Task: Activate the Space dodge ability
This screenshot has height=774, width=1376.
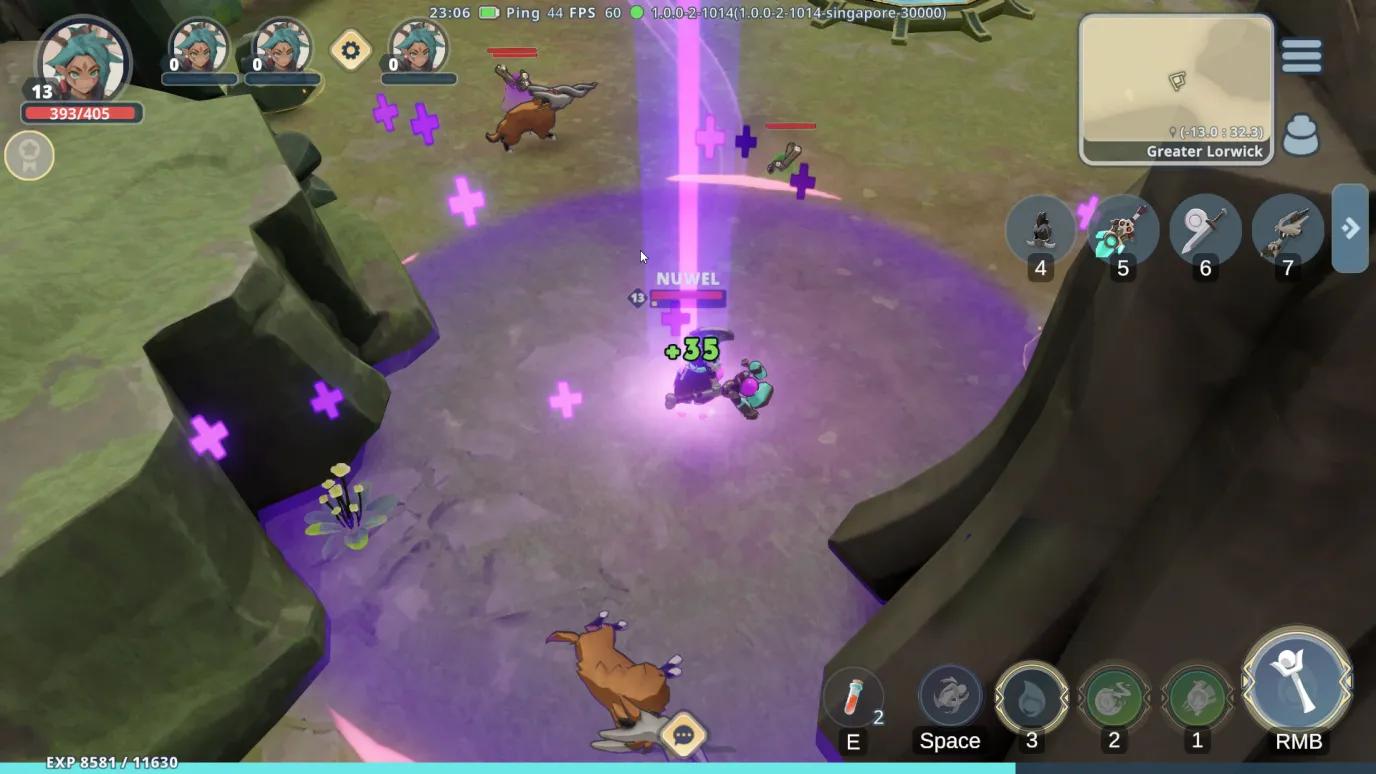Action: click(x=950, y=696)
